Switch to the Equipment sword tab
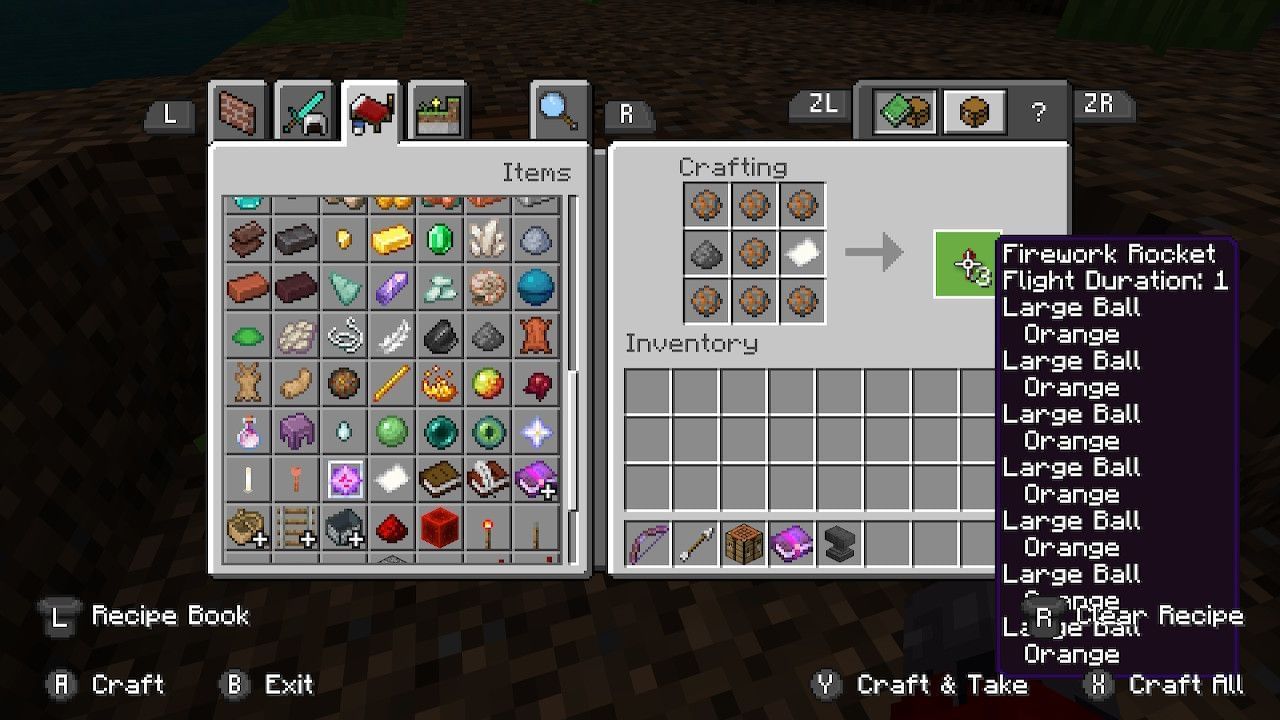The height and width of the screenshot is (720, 1280). tap(304, 110)
